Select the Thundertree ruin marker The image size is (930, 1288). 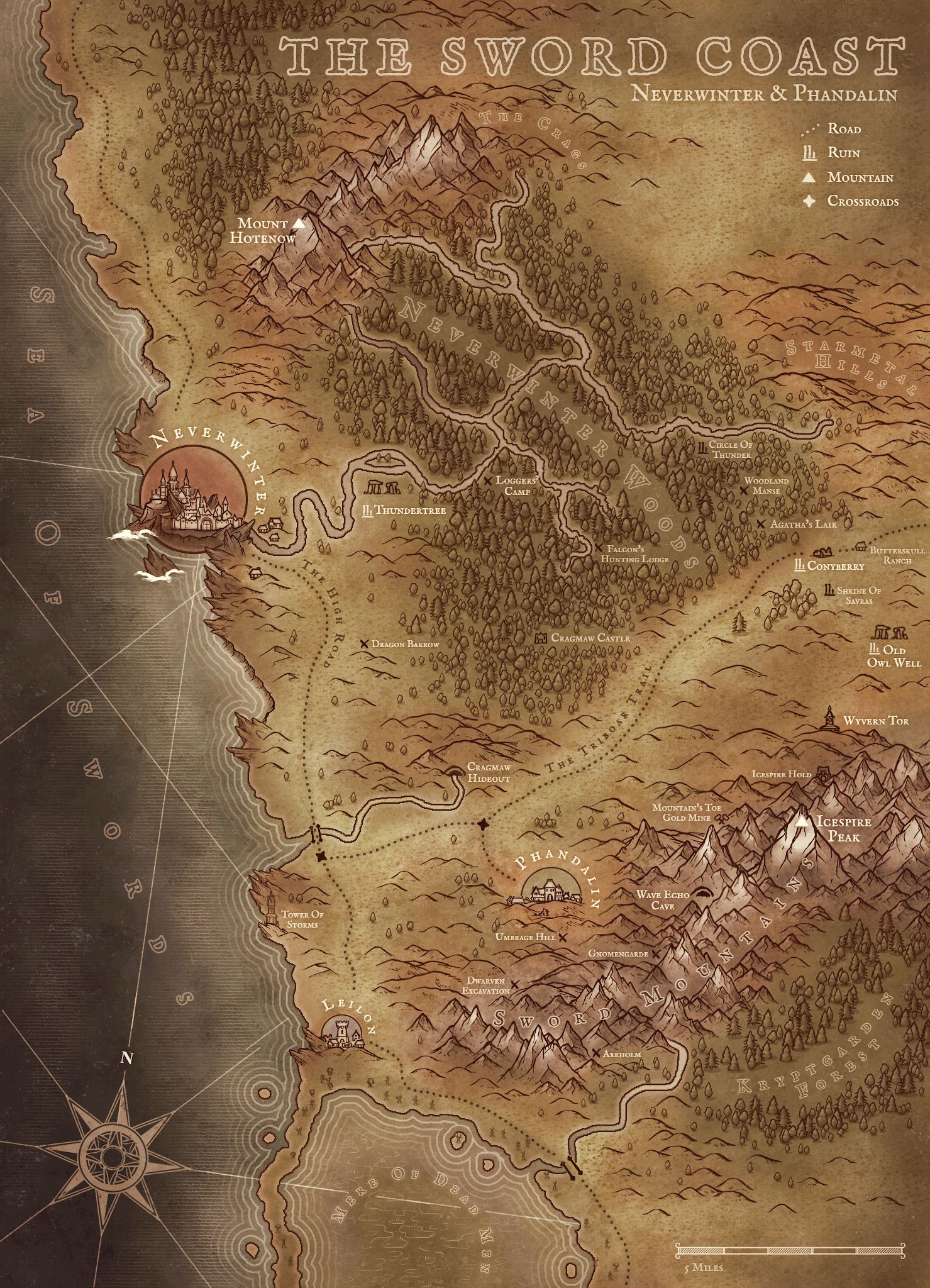(x=368, y=511)
